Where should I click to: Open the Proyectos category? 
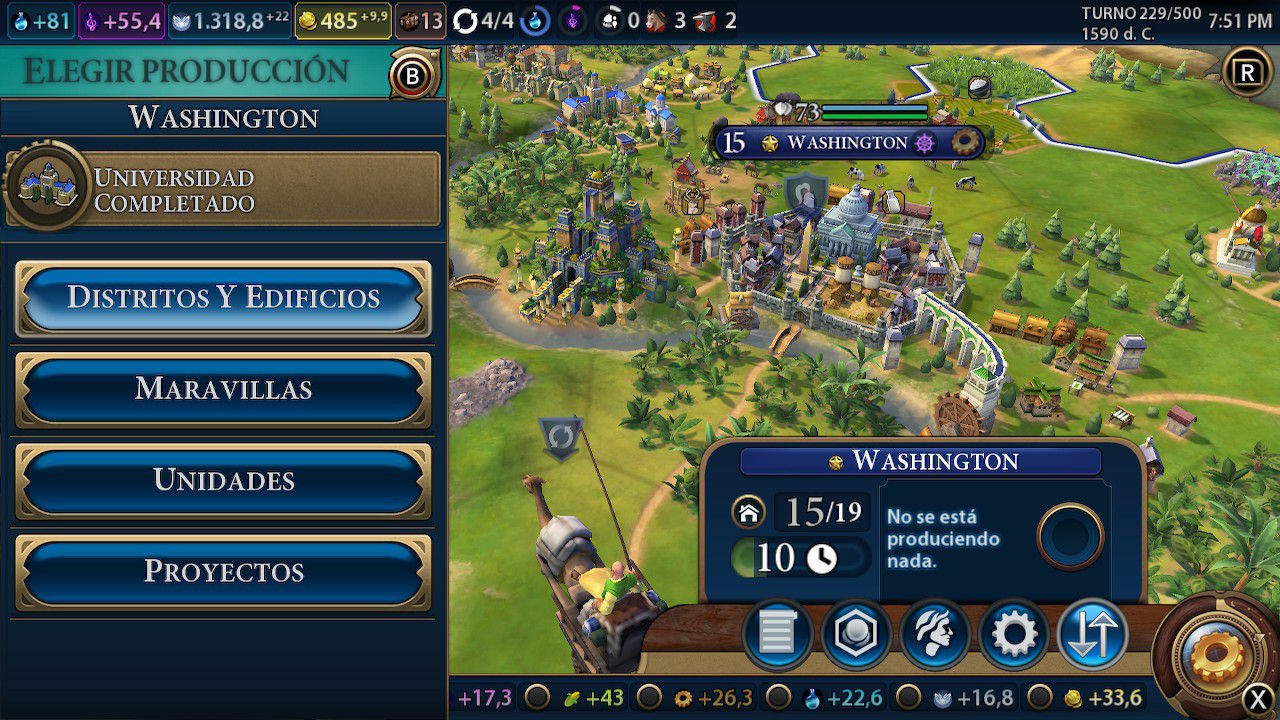(x=223, y=571)
